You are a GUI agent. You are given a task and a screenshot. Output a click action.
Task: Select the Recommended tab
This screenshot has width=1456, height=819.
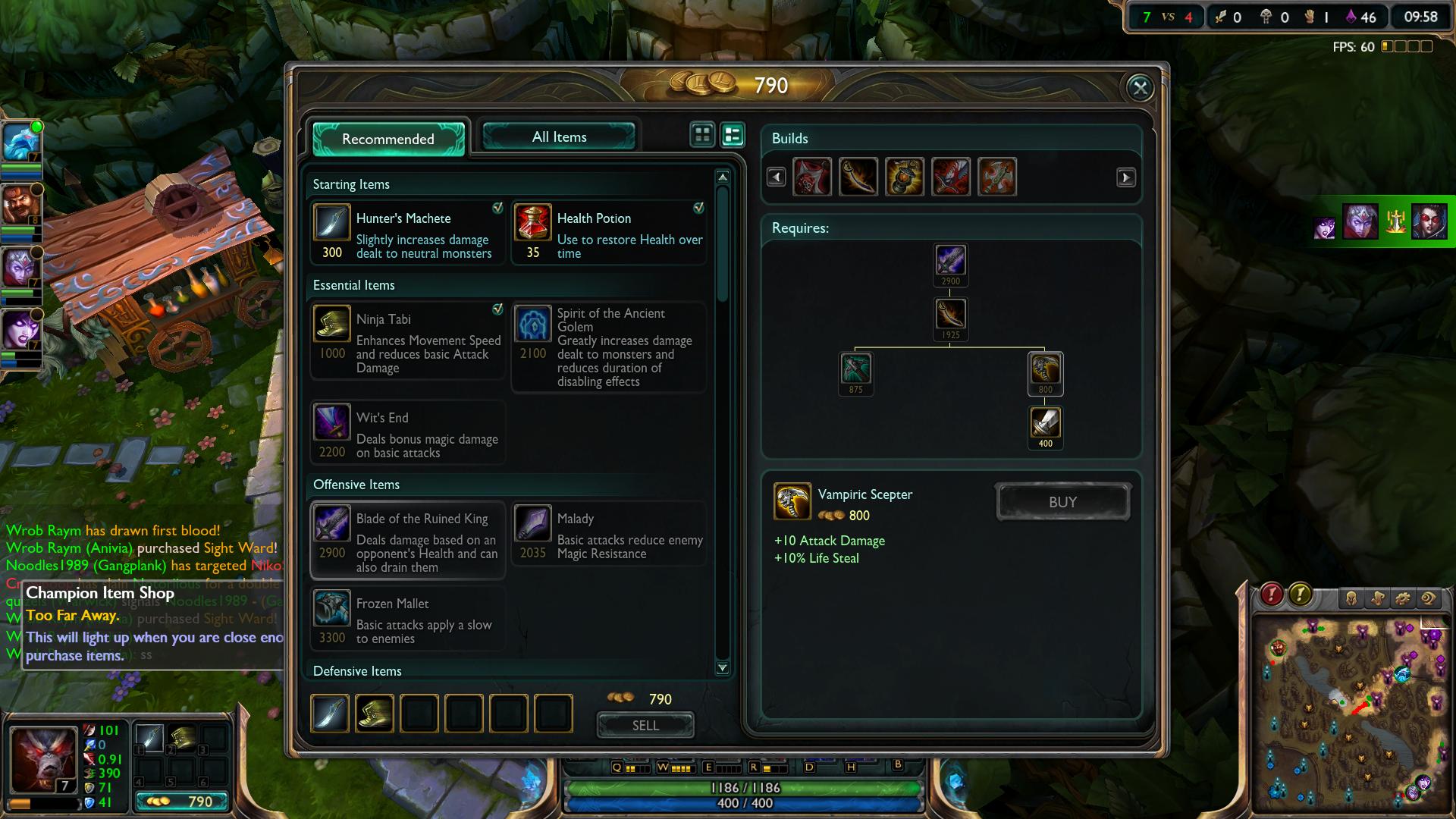coord(388,139)
